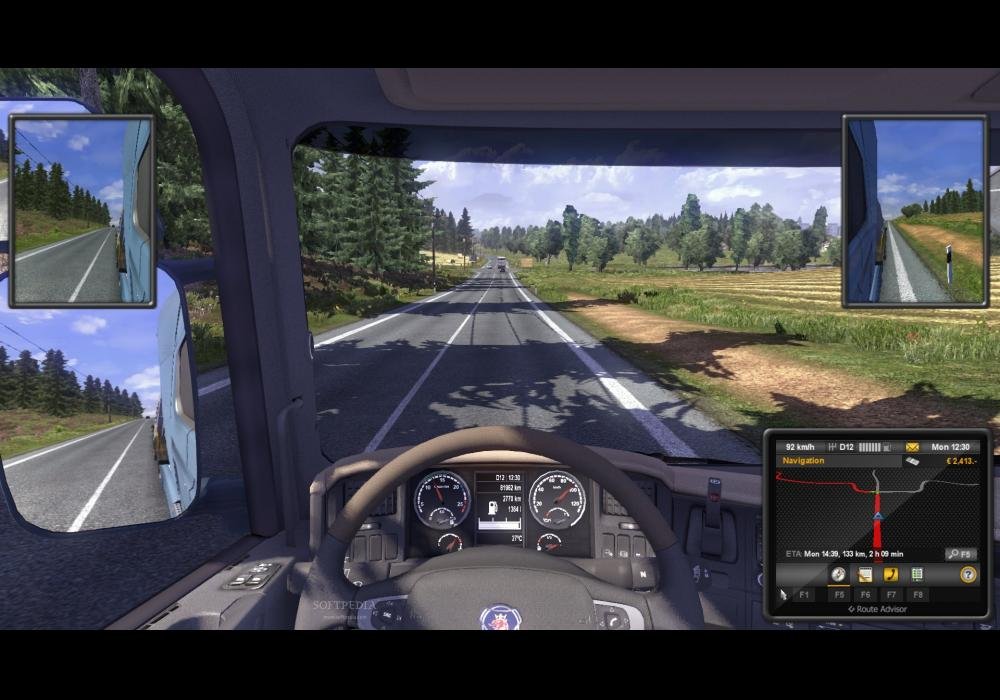Image resolution: width=1000 pixels, height=700 pixels.
Task: Switch to the compass Navigation tab
Action: (x=838, y=574)
